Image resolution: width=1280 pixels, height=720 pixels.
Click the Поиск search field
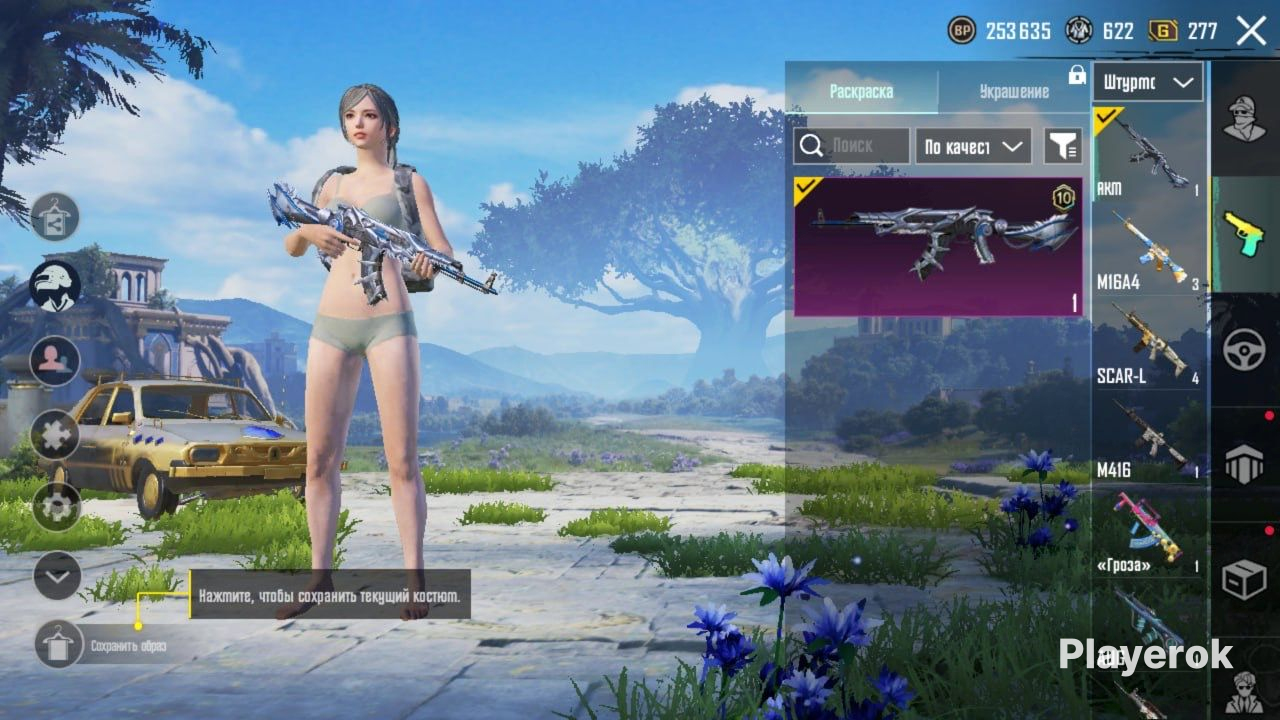852,146
